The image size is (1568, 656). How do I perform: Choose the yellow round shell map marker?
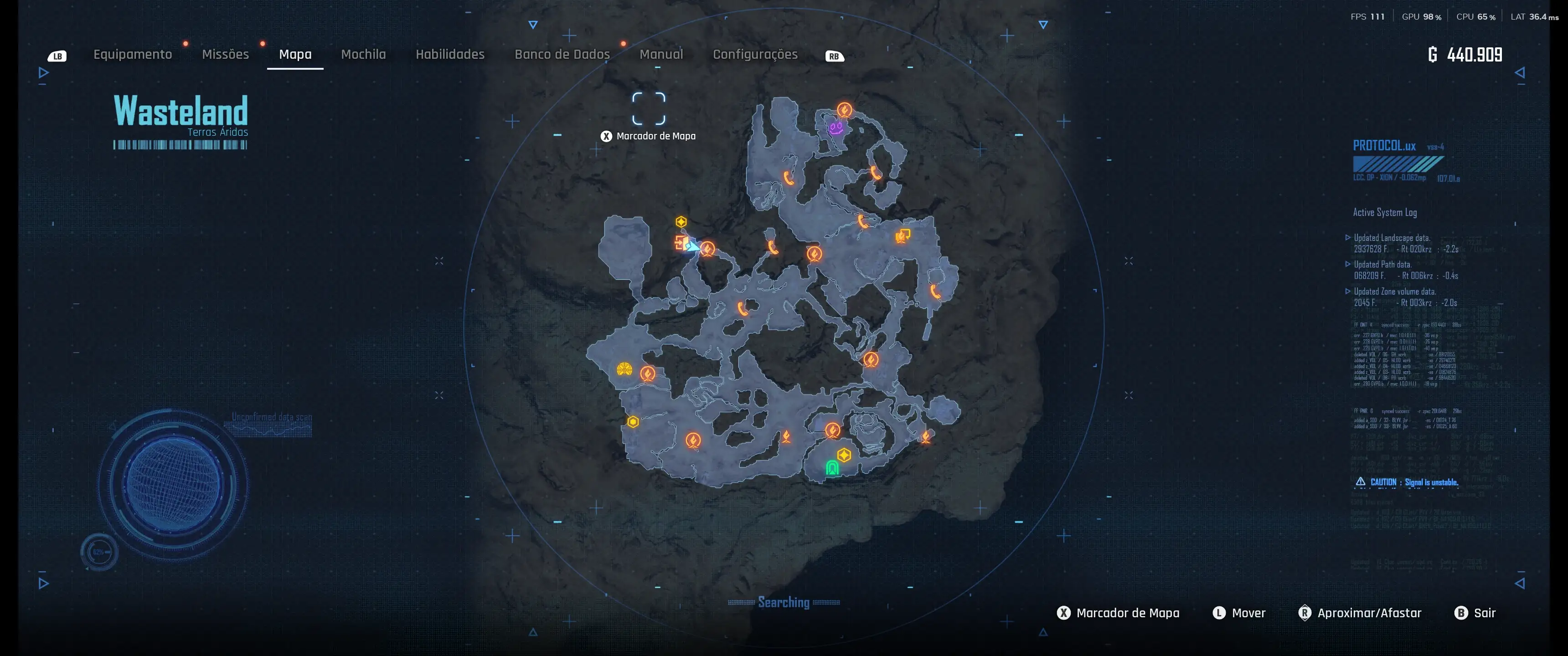[x=624, y=369]
